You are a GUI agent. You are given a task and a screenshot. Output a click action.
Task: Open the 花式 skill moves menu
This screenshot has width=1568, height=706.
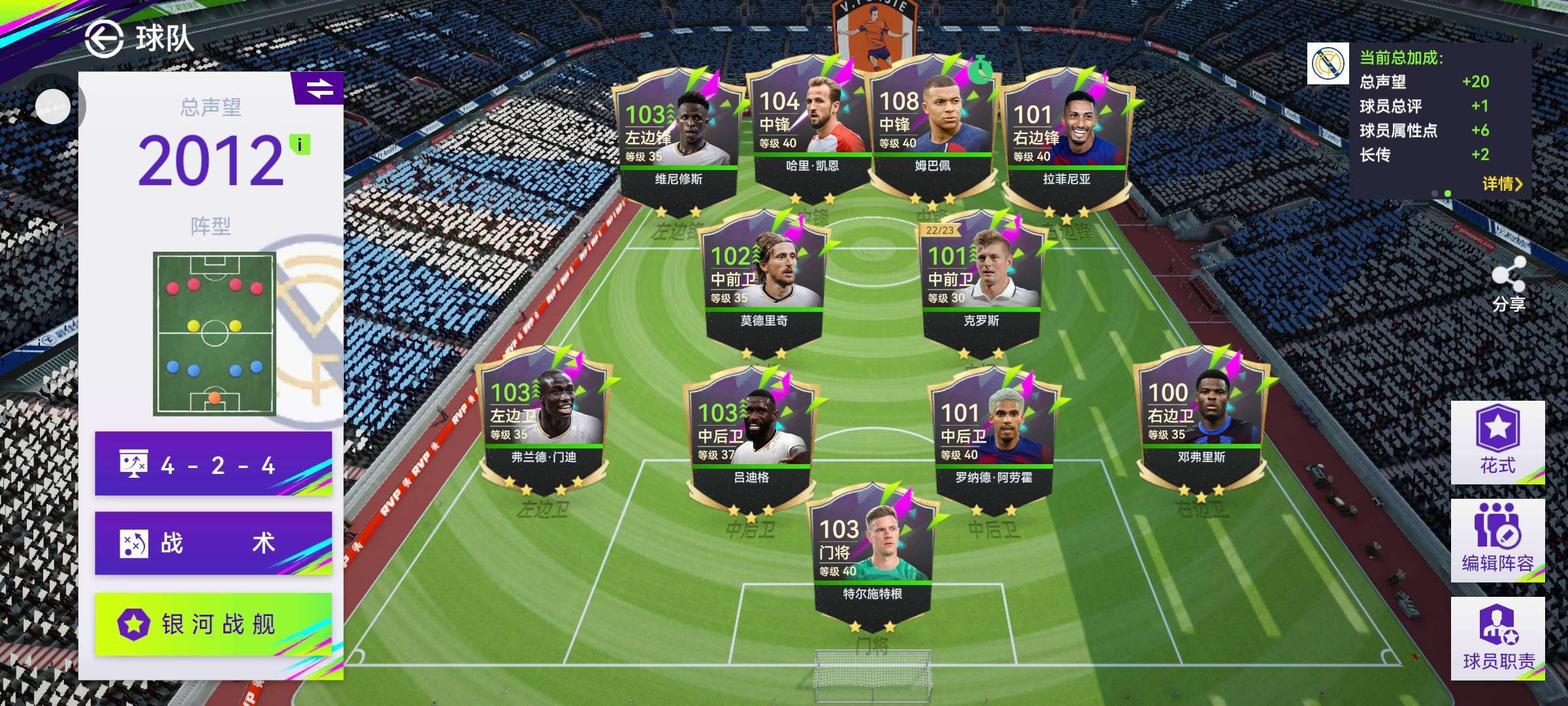[x=1497, y=442]
